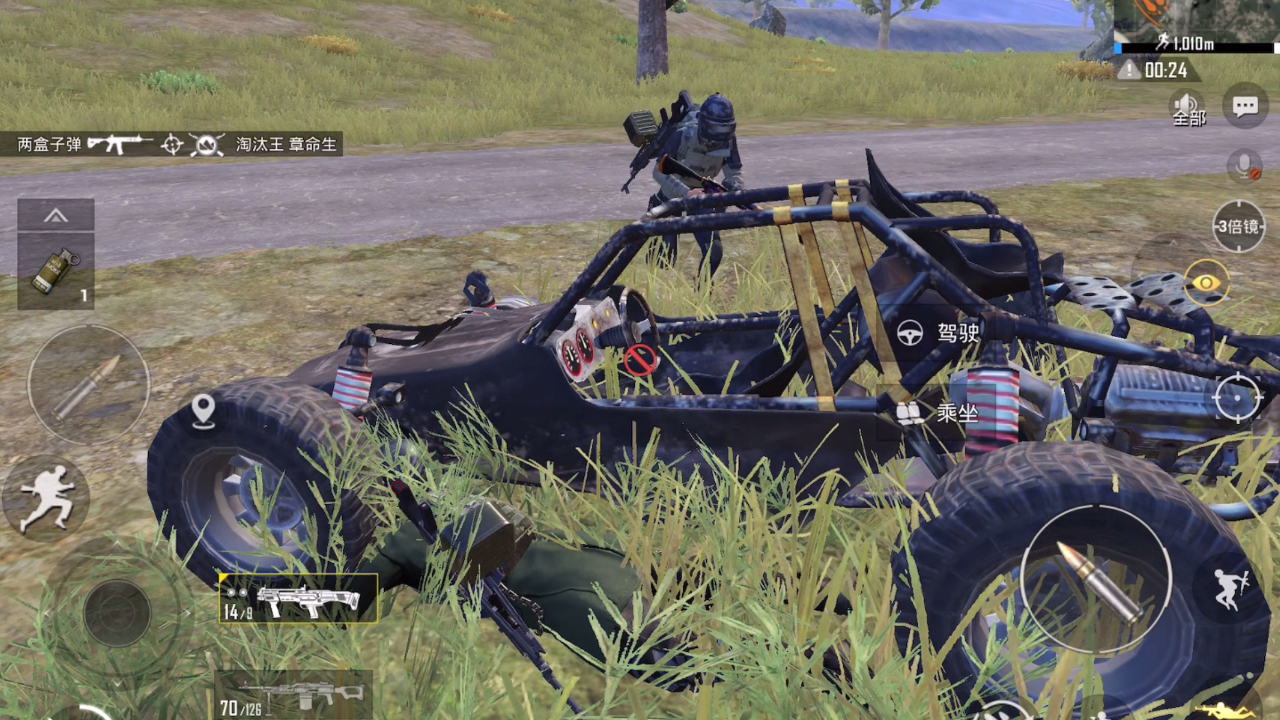The height and width of the screenshot is (720, 1280).
Task: Expand the throwables list arrow
Action: click(56, 215)
